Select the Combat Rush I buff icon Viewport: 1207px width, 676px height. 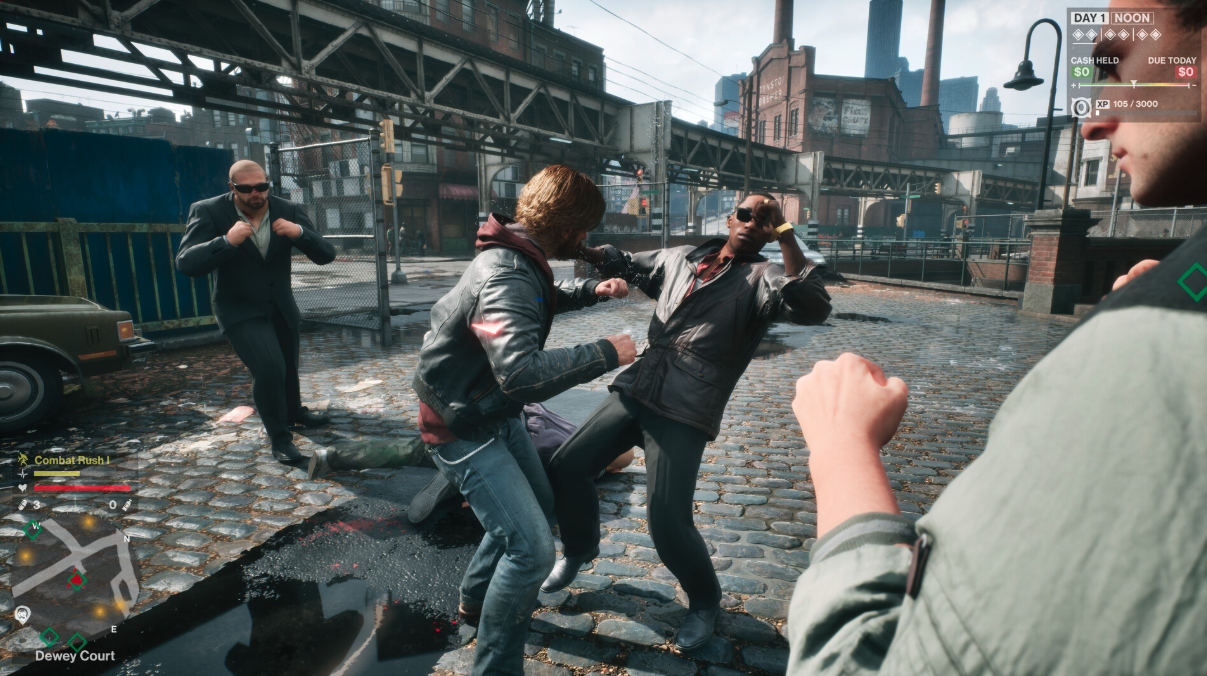[x=23, y=460]
